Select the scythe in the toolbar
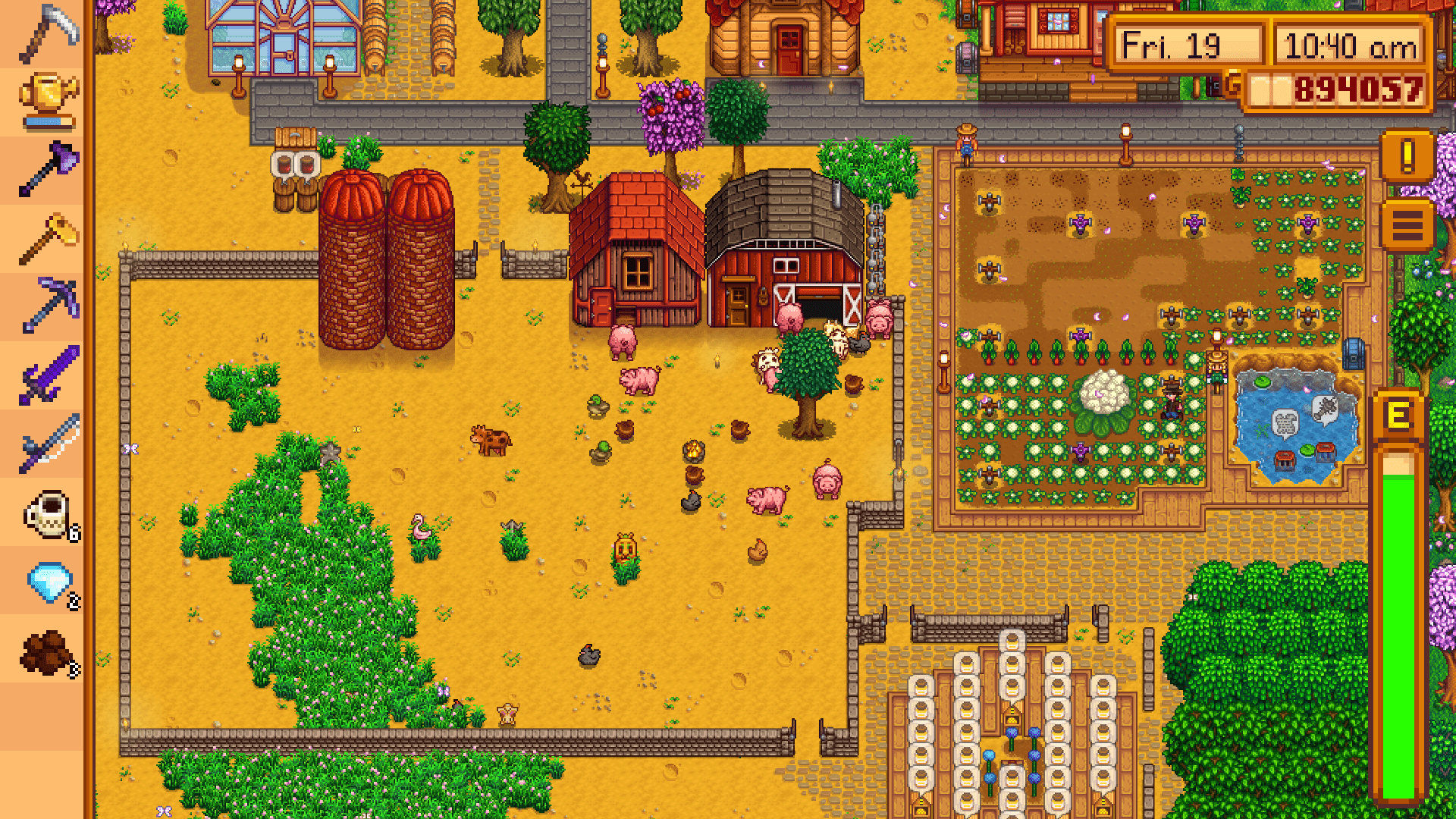 (47, 34)
